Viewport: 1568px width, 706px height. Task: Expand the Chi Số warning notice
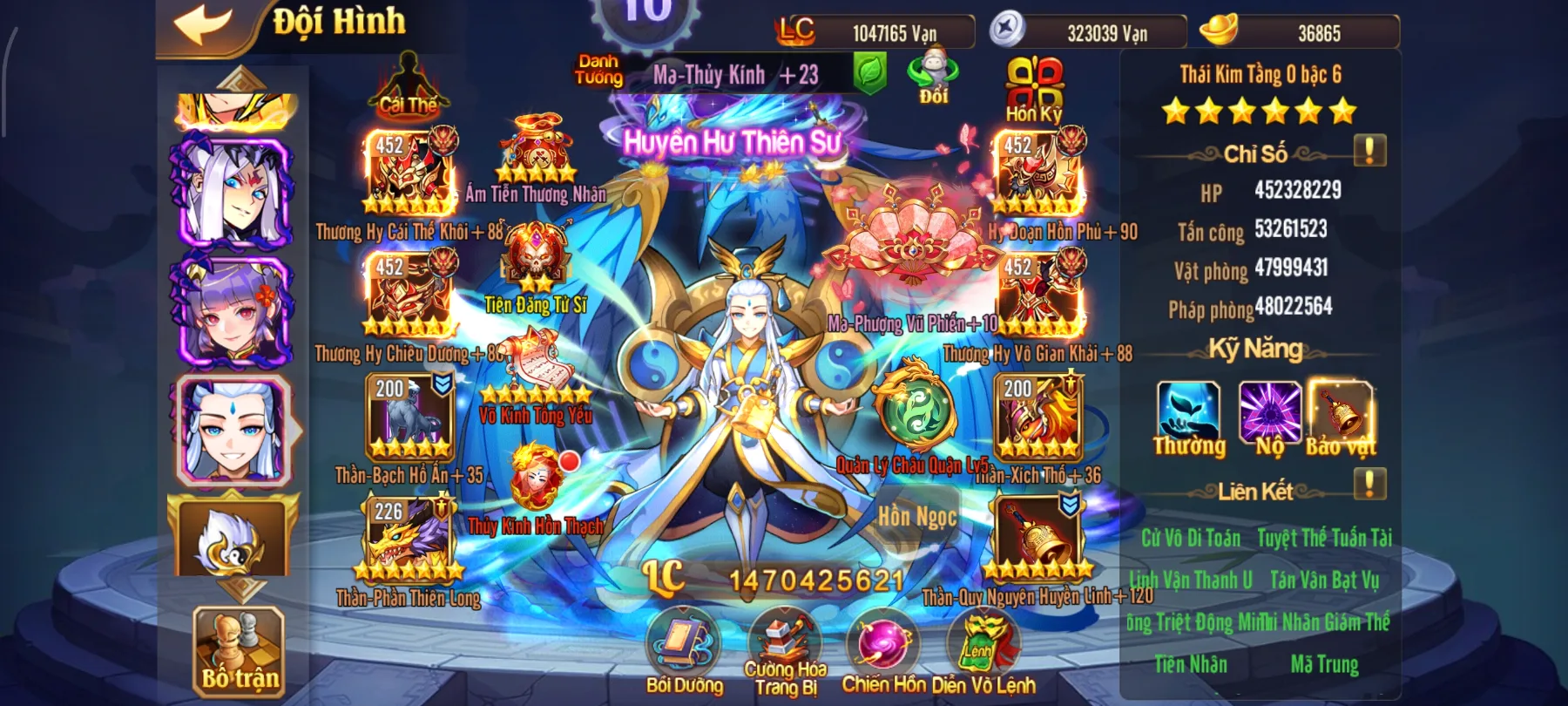(x=1369, y=149)
